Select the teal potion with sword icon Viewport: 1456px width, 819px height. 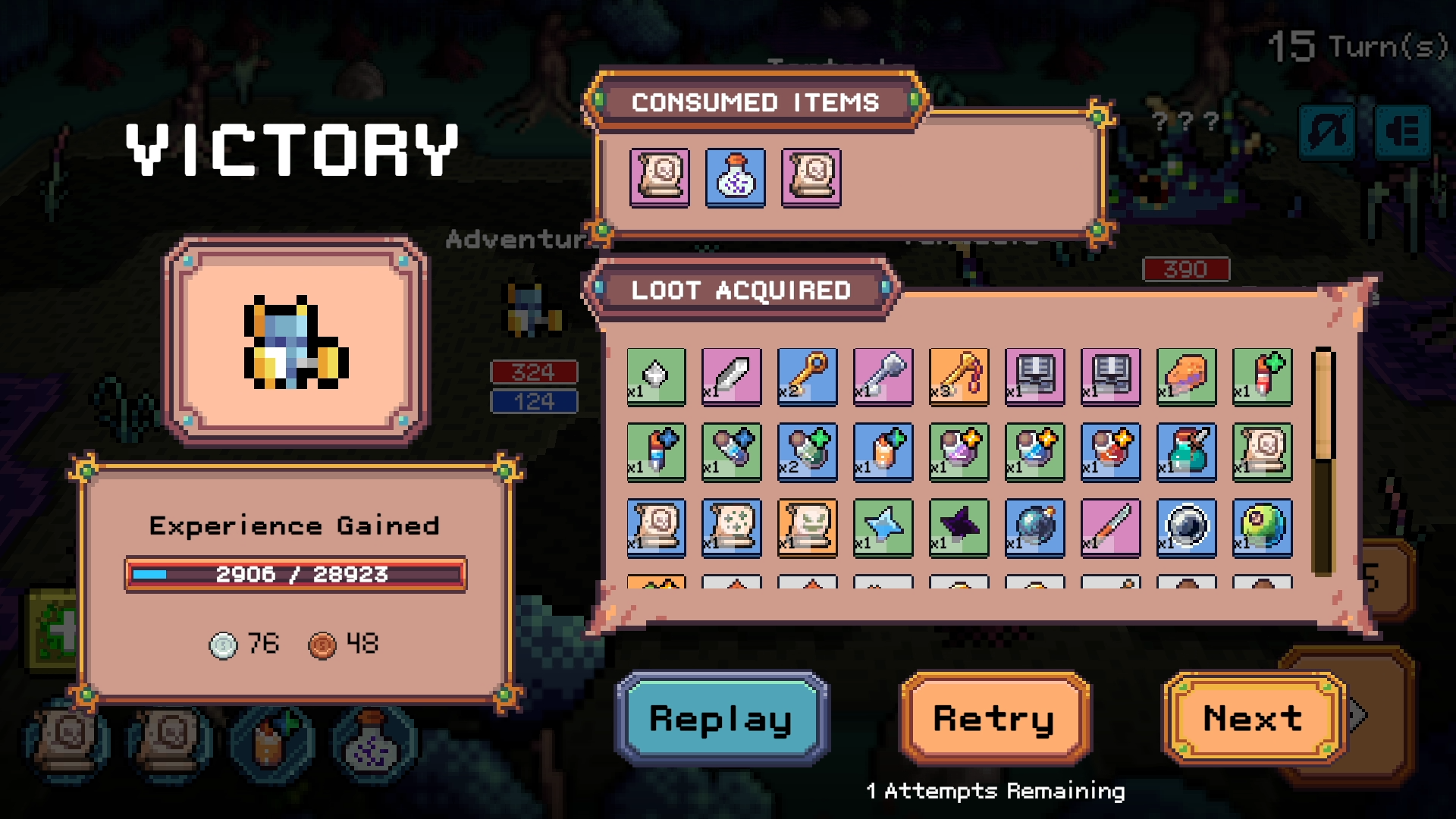coord(1187,452)
